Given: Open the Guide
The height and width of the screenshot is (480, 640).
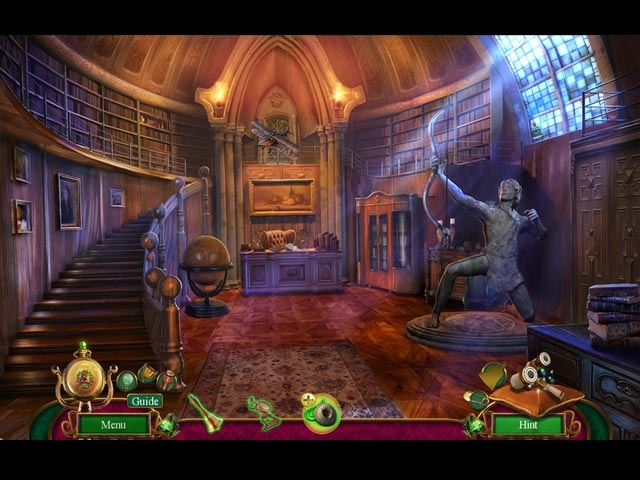Looking at the screenshot, I should pos(144,401).
